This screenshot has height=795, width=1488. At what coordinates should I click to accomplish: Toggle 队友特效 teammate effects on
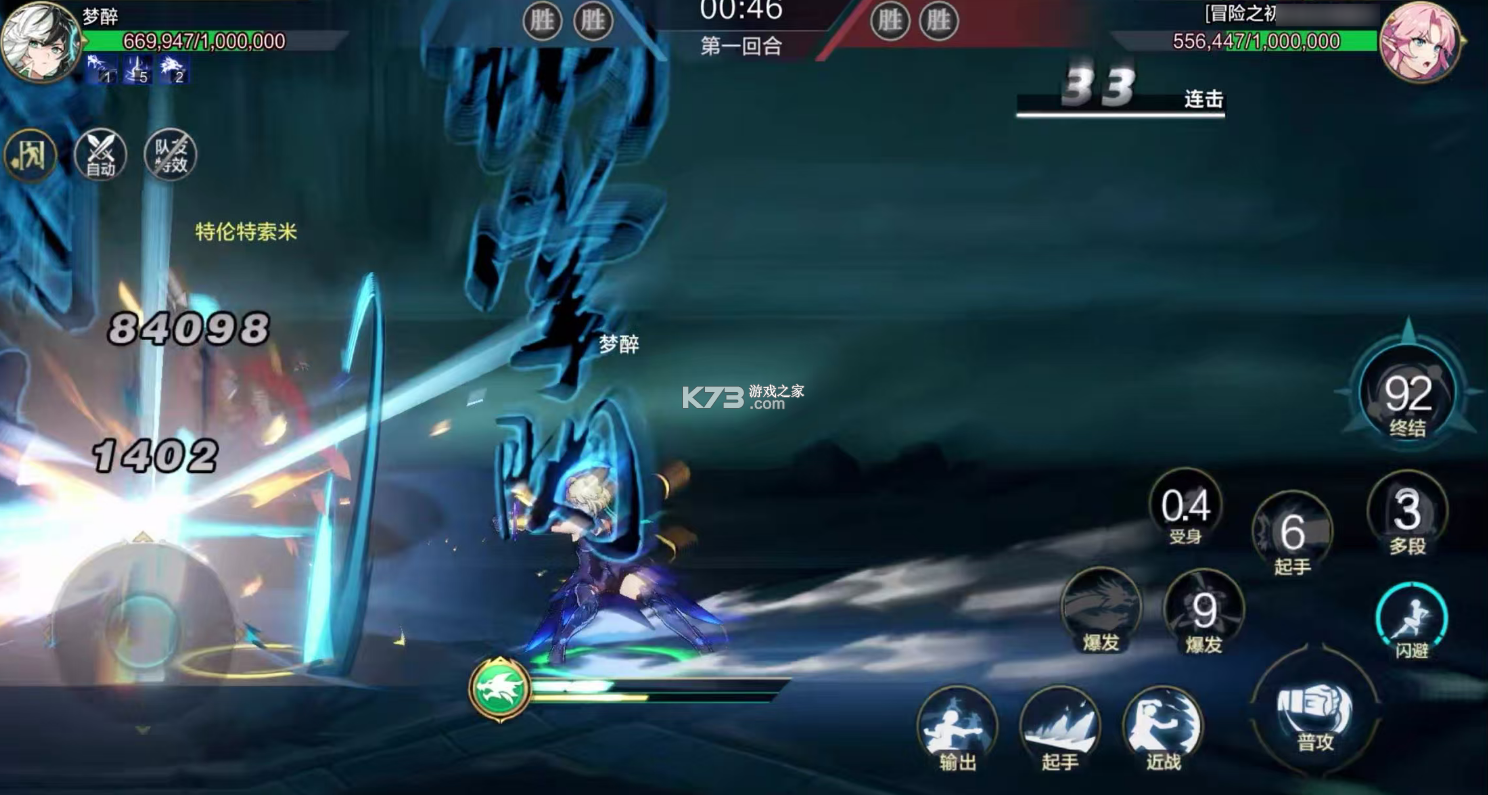coord(170,154)
